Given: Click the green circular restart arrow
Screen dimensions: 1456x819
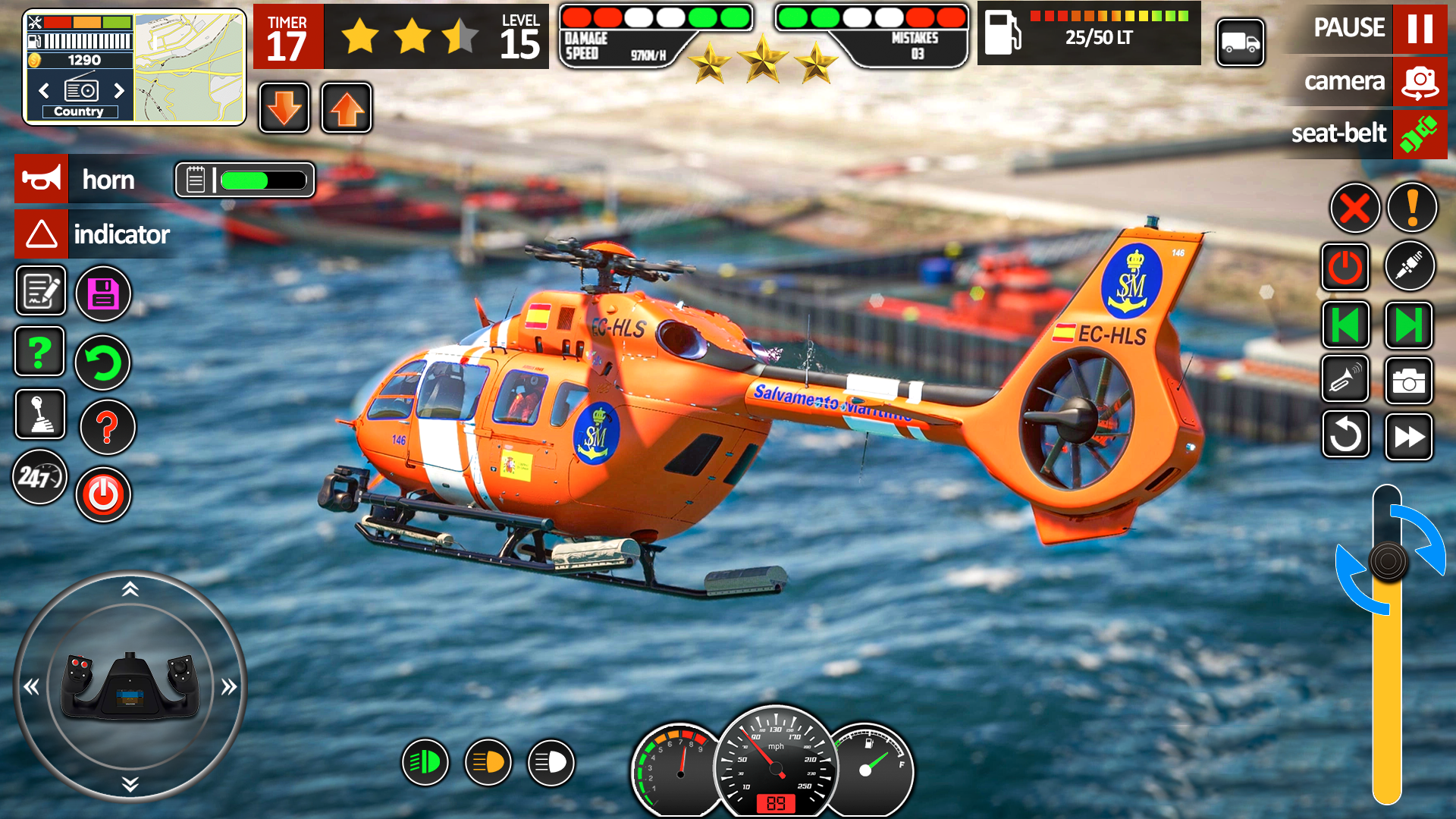Looking at the screenshot, I should (x=103, y=362).
